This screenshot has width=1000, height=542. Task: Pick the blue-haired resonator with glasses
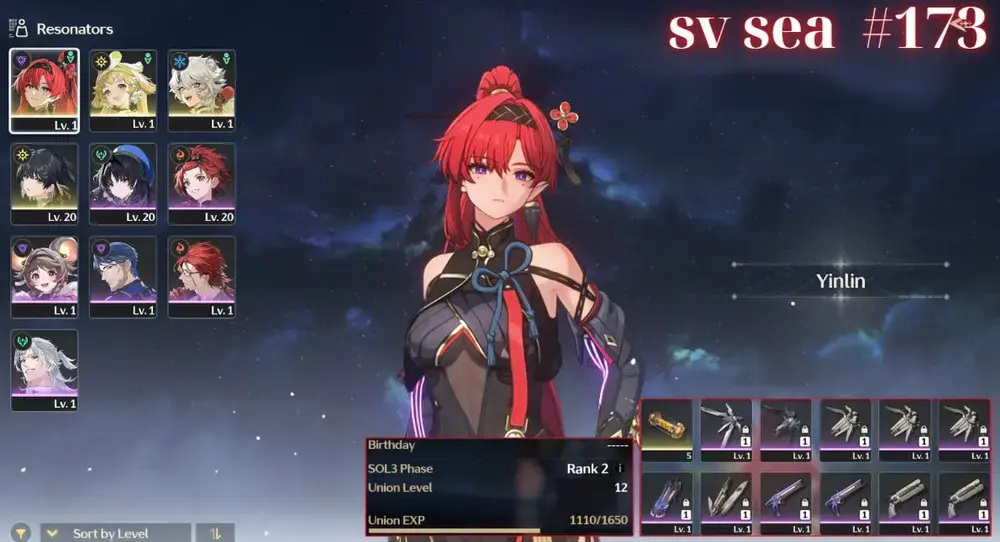[123, 277]
